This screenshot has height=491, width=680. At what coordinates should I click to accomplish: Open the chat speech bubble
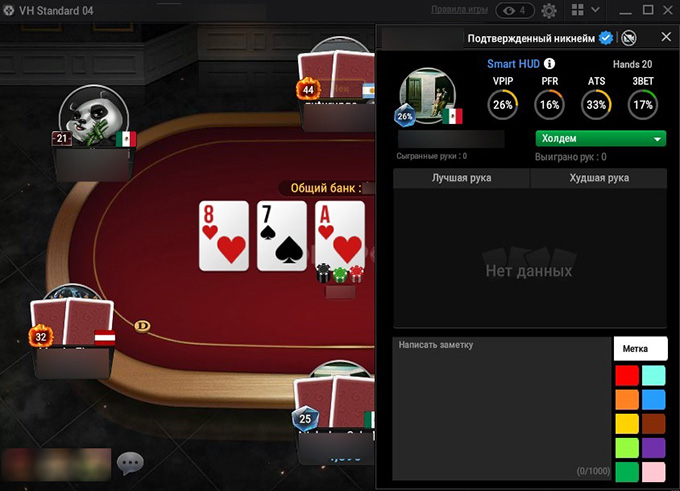coord(130,463)
